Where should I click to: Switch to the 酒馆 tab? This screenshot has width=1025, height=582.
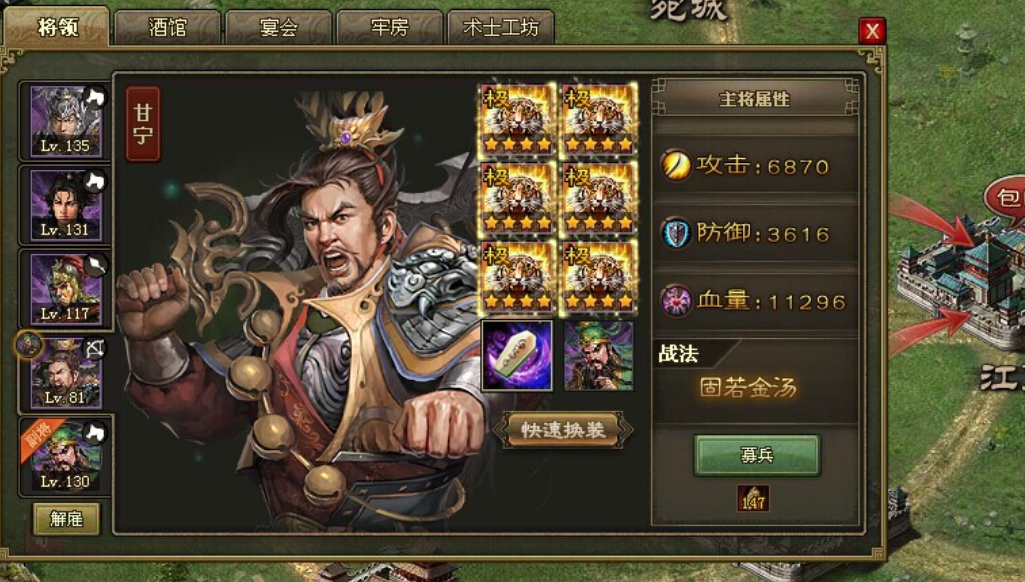click(x=167, y=27)
